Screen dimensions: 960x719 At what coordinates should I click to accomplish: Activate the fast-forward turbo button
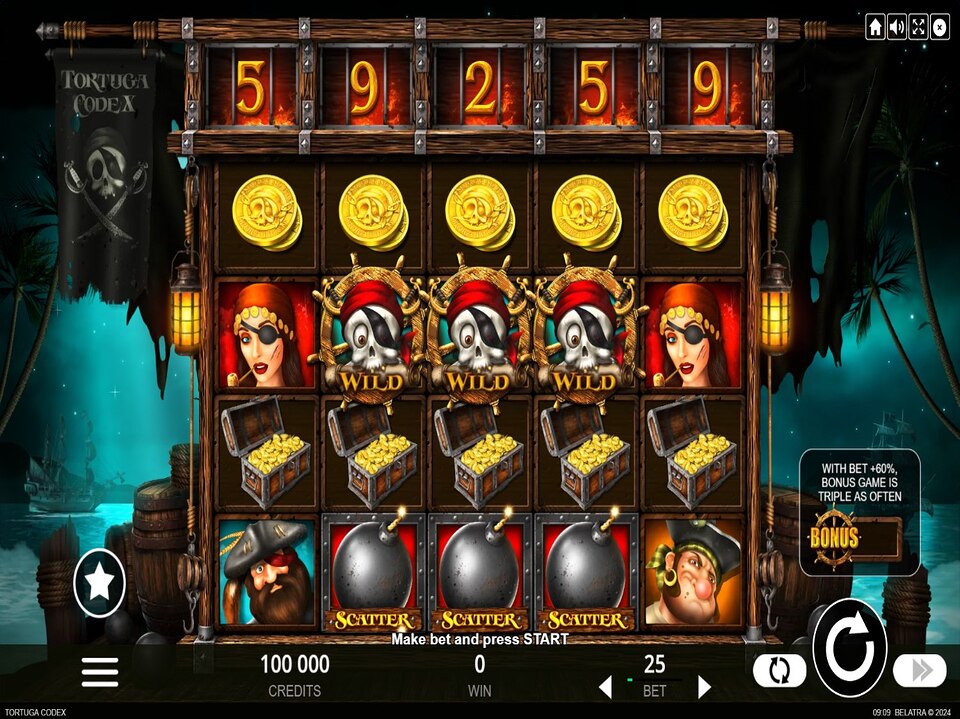(919, 670)
